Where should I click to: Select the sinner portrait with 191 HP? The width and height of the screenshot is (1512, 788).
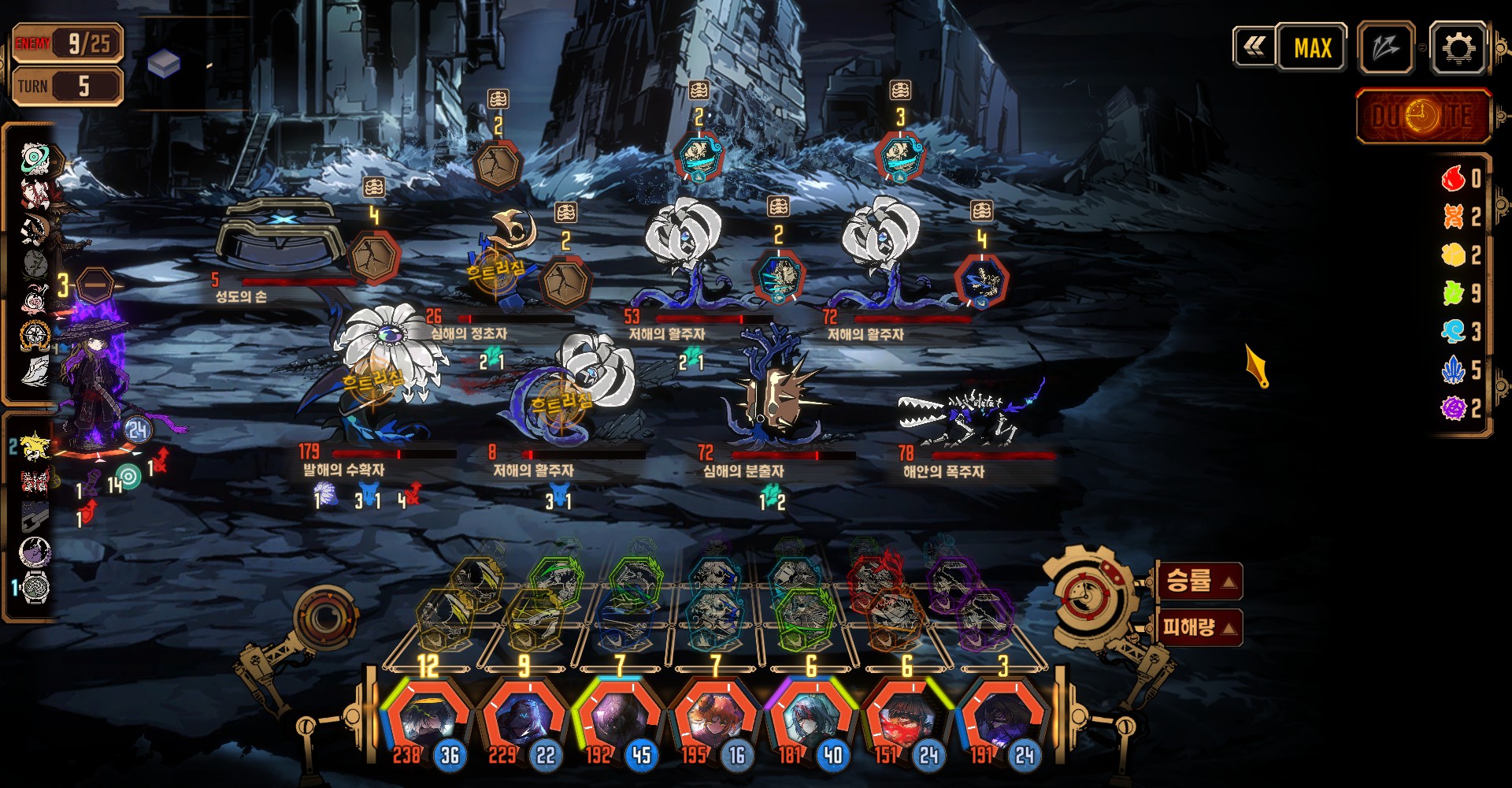[x=1003, y=719]
